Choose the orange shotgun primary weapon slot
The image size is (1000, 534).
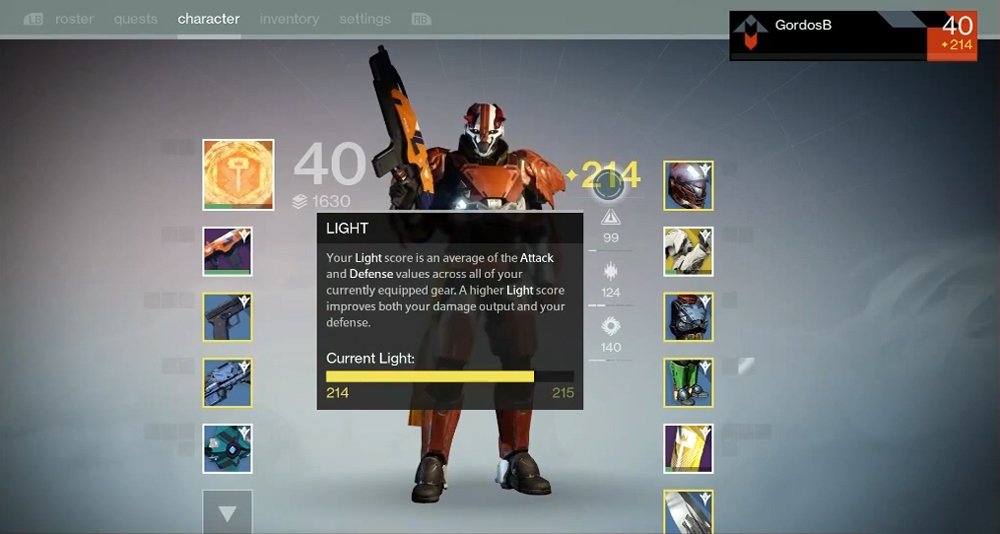(227, 251)
